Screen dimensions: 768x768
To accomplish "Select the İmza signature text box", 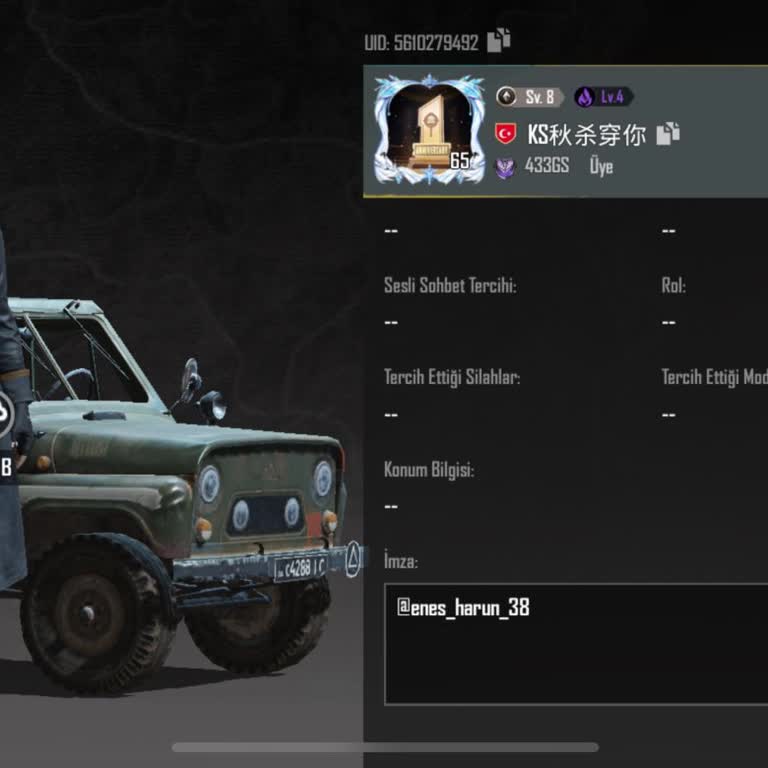I will click(575, 644).
